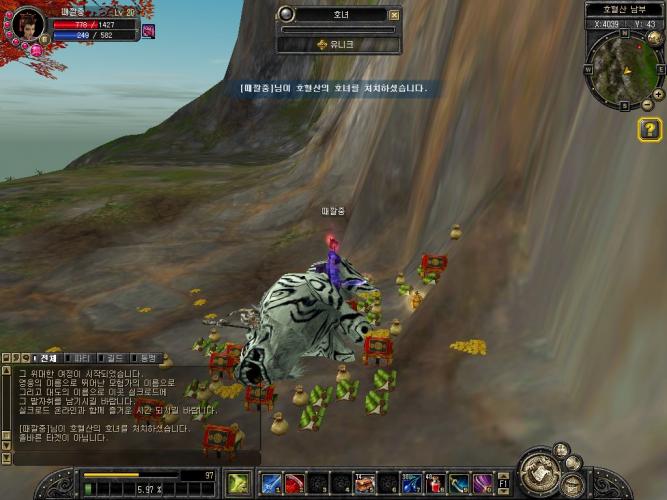Zoom in the minimap with plus button
The height and width of the screenshot is (500, 667).
point(657,93)
